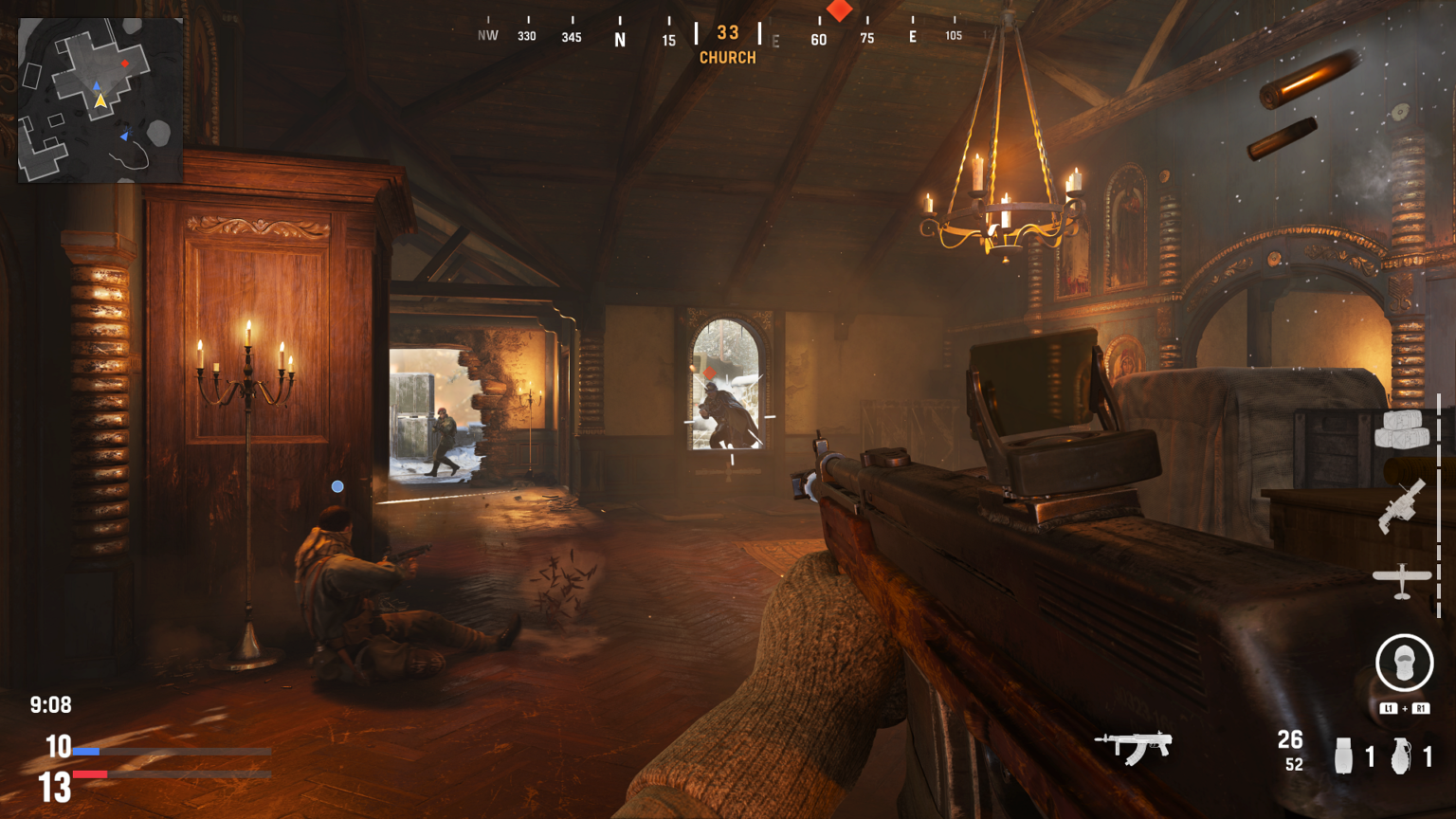Click the blue teammate arrow on minimap

[x=124, y=136]
